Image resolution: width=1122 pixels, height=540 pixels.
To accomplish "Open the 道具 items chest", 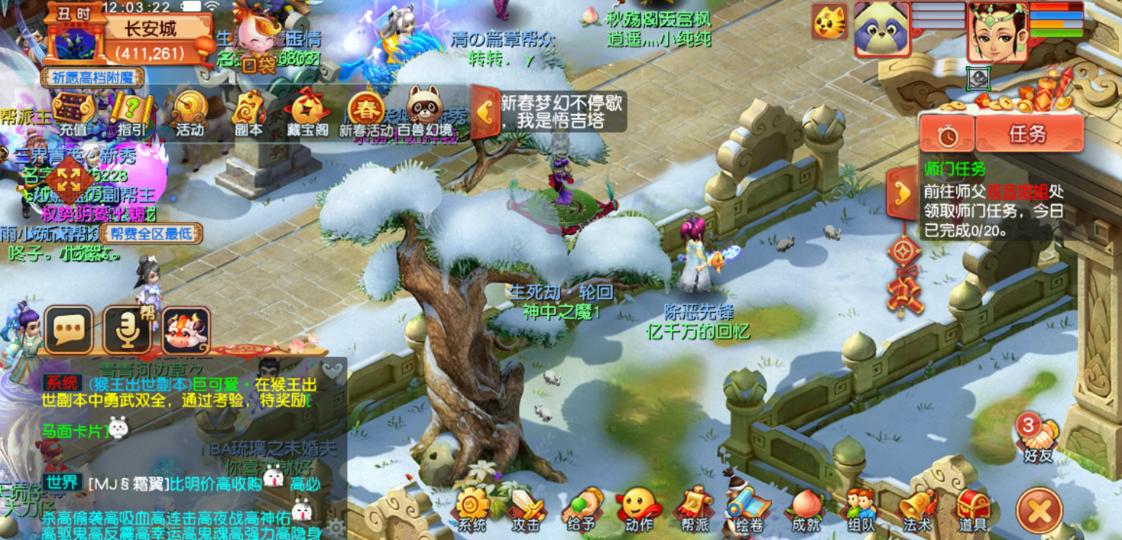I will click(972, 508).
